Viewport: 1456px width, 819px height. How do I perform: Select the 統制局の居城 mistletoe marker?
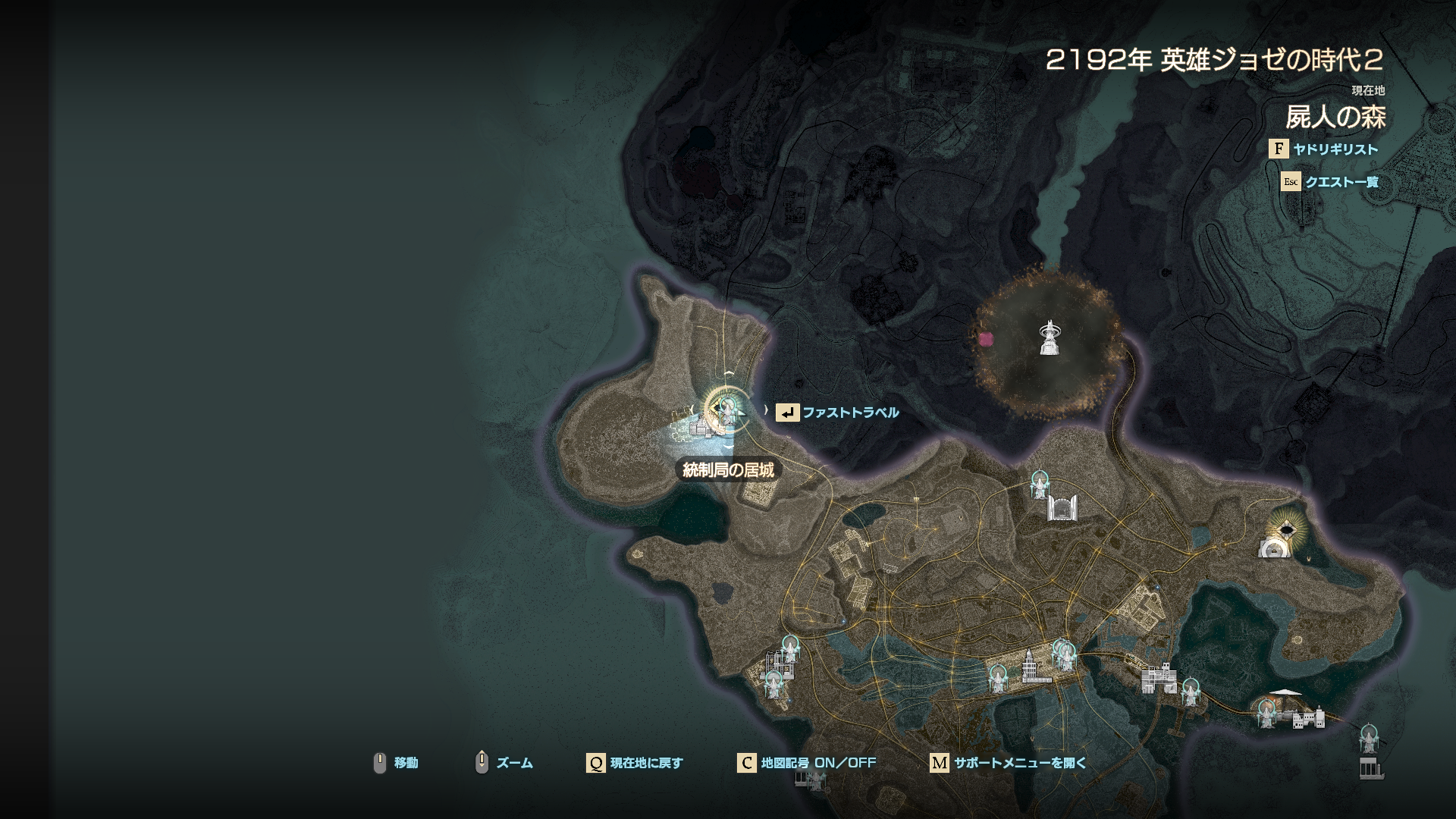(x=727, y=409)
